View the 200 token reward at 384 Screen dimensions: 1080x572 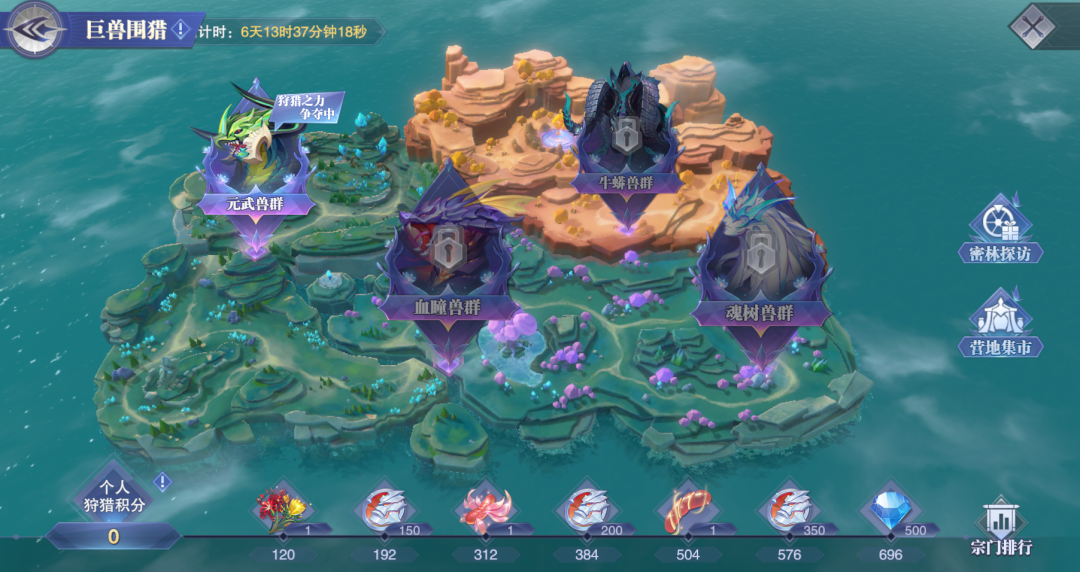[585, 510]
